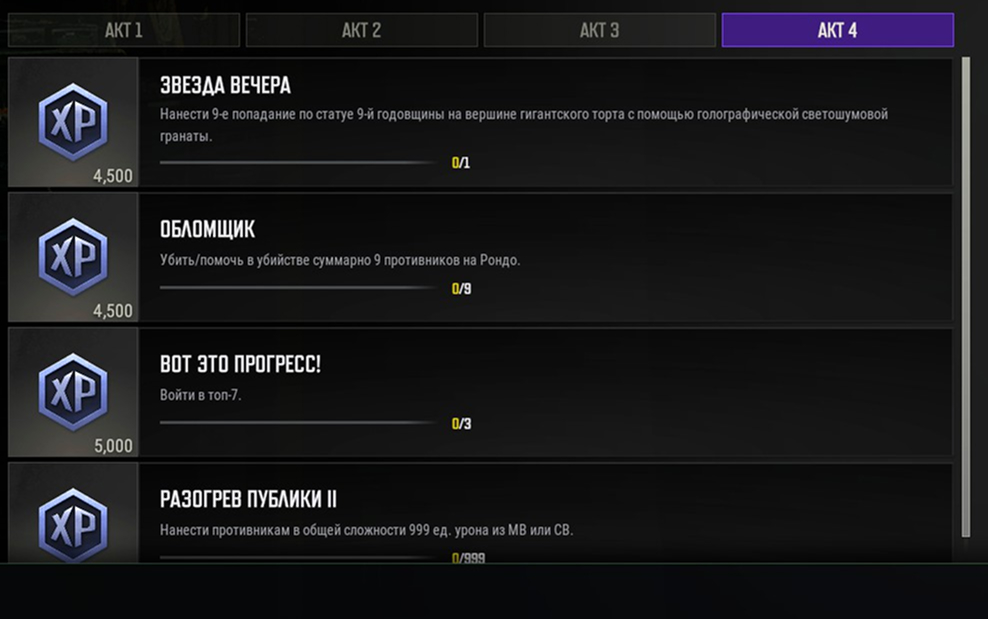
Task: Click the 5,000 XP reward icon
Action: 73,388
